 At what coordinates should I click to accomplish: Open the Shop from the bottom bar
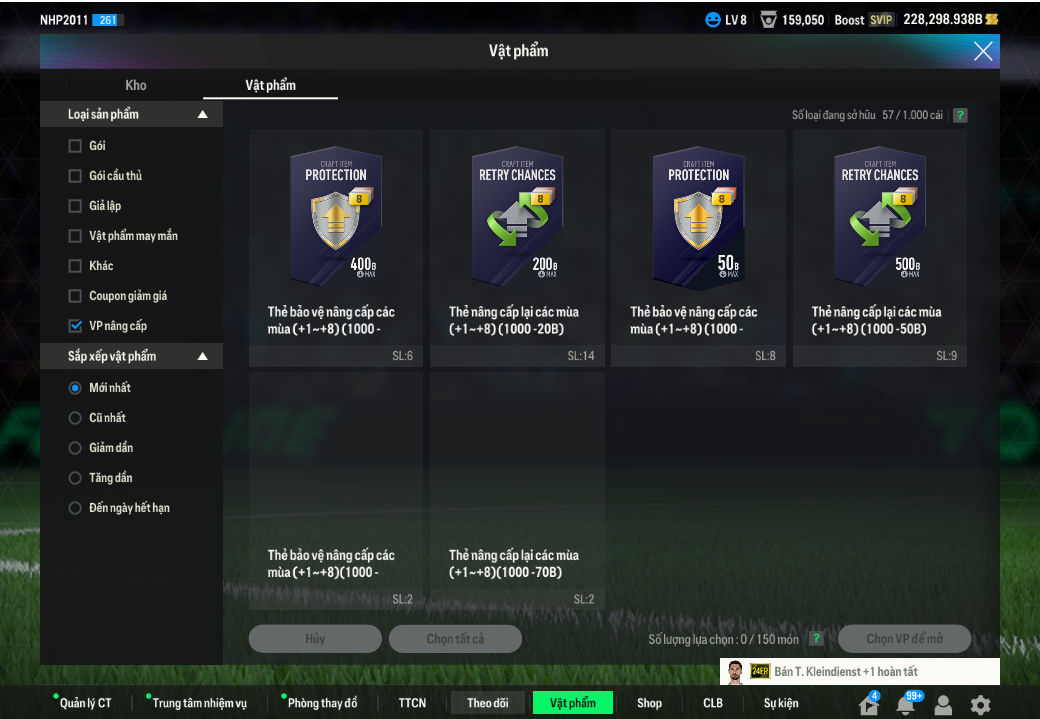pos(649,703)
